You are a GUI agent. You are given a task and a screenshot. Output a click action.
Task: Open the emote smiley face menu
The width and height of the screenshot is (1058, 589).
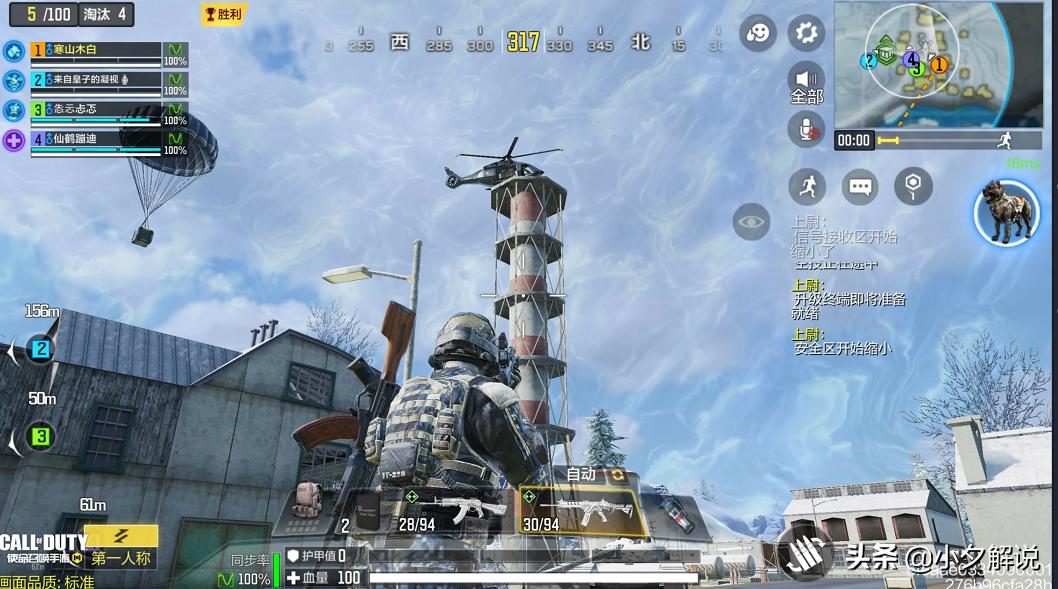tap(758, 33)
